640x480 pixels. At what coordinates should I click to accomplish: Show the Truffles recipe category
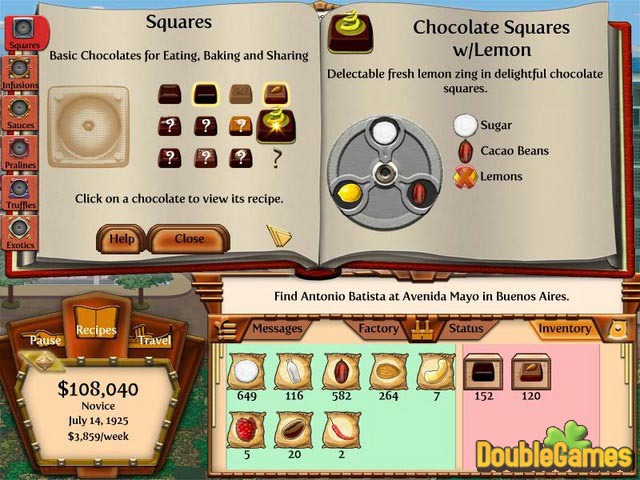[20, 194]
